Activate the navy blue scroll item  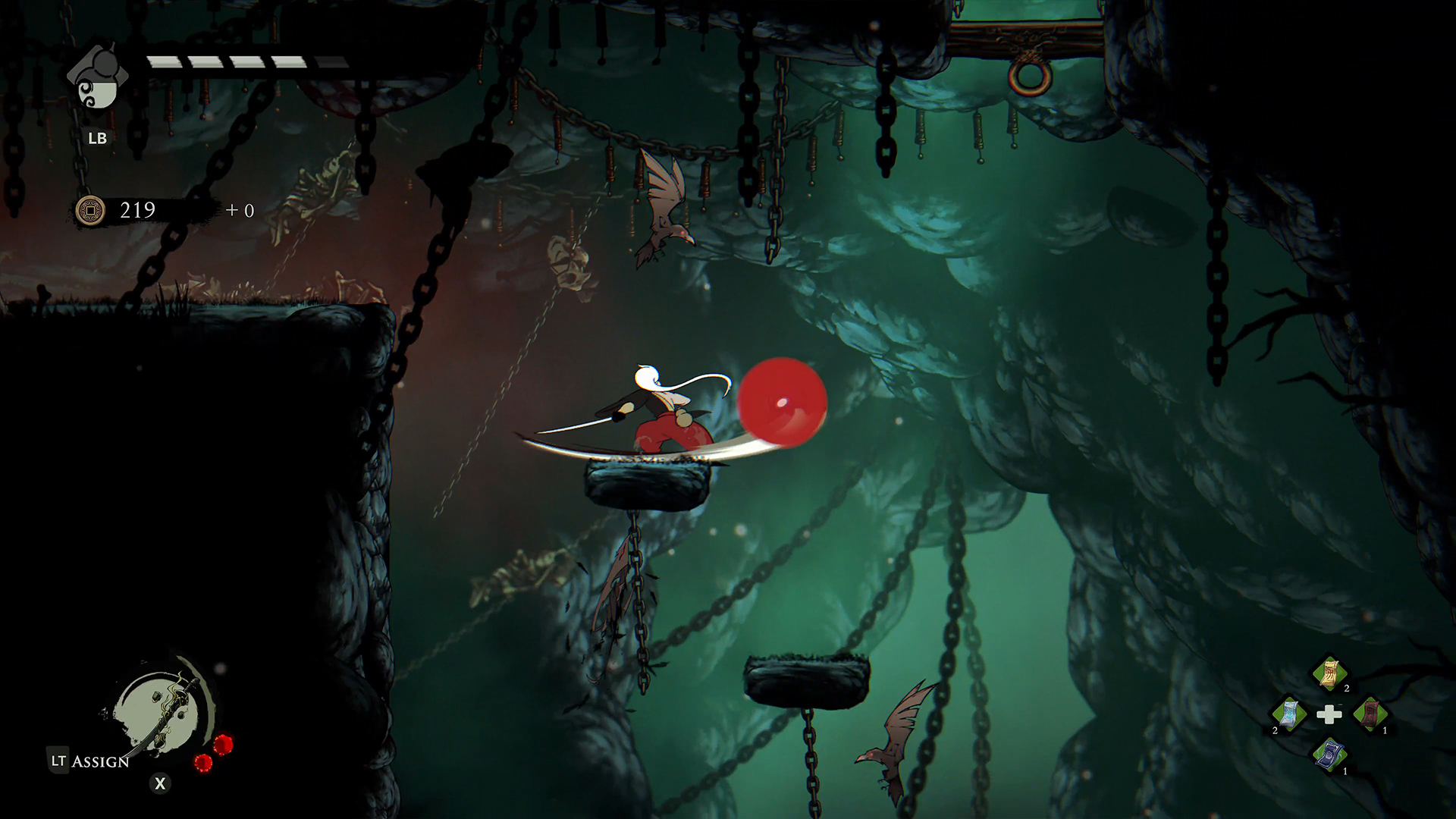1329,755
